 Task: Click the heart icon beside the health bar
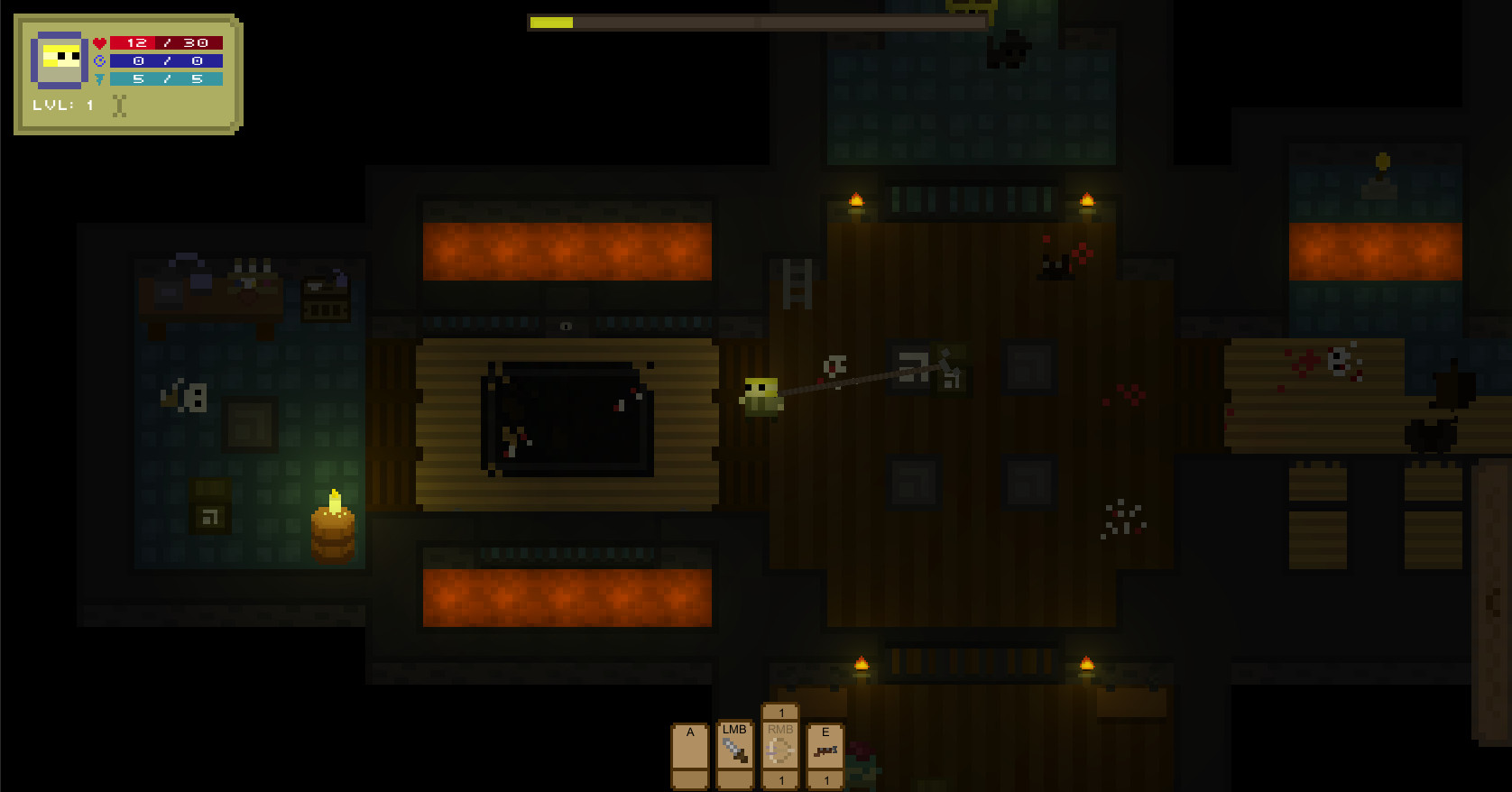point(99,41)
